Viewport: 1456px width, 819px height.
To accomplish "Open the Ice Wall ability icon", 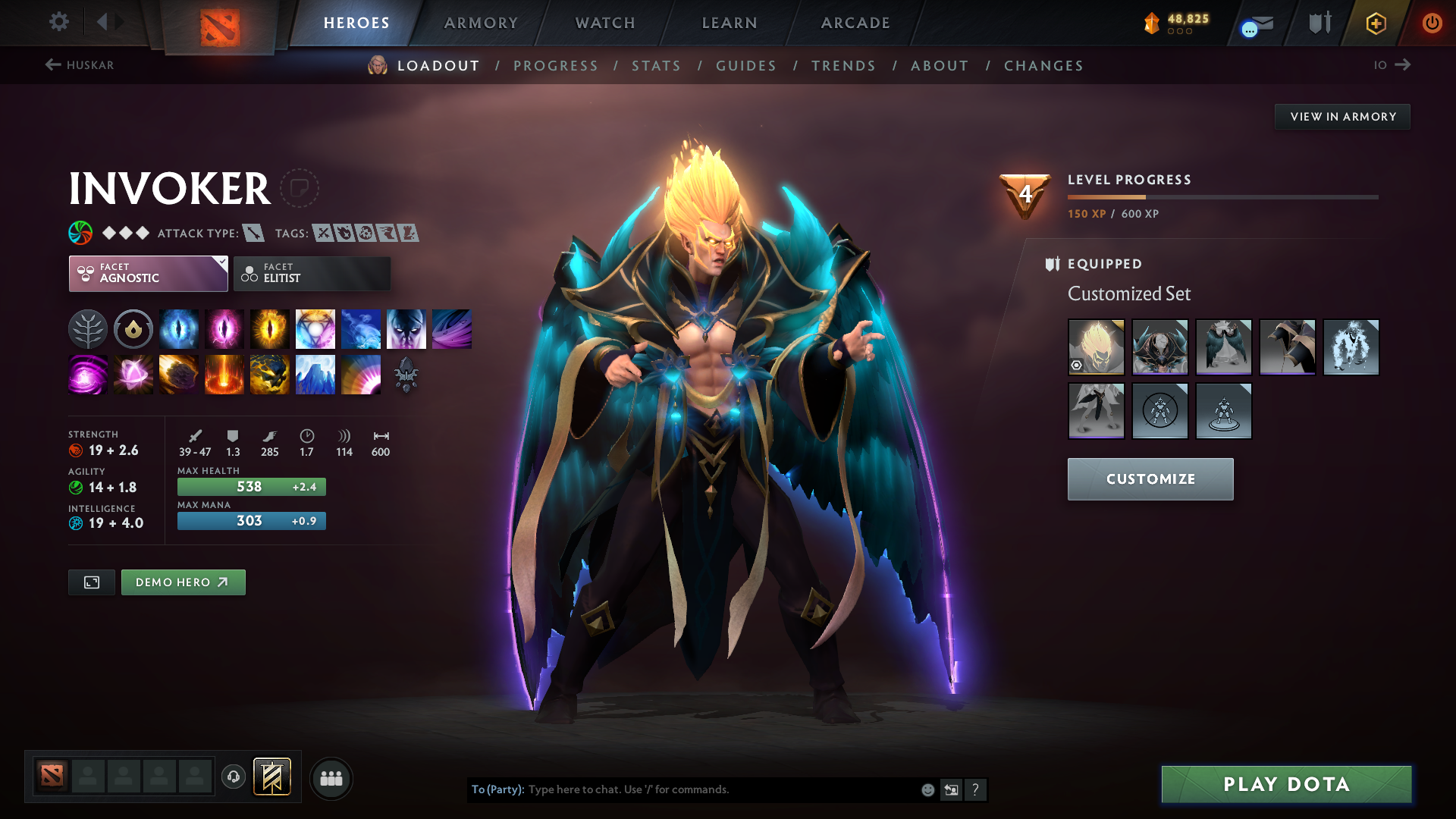I will pyautogui.click(x=315, y=374).
